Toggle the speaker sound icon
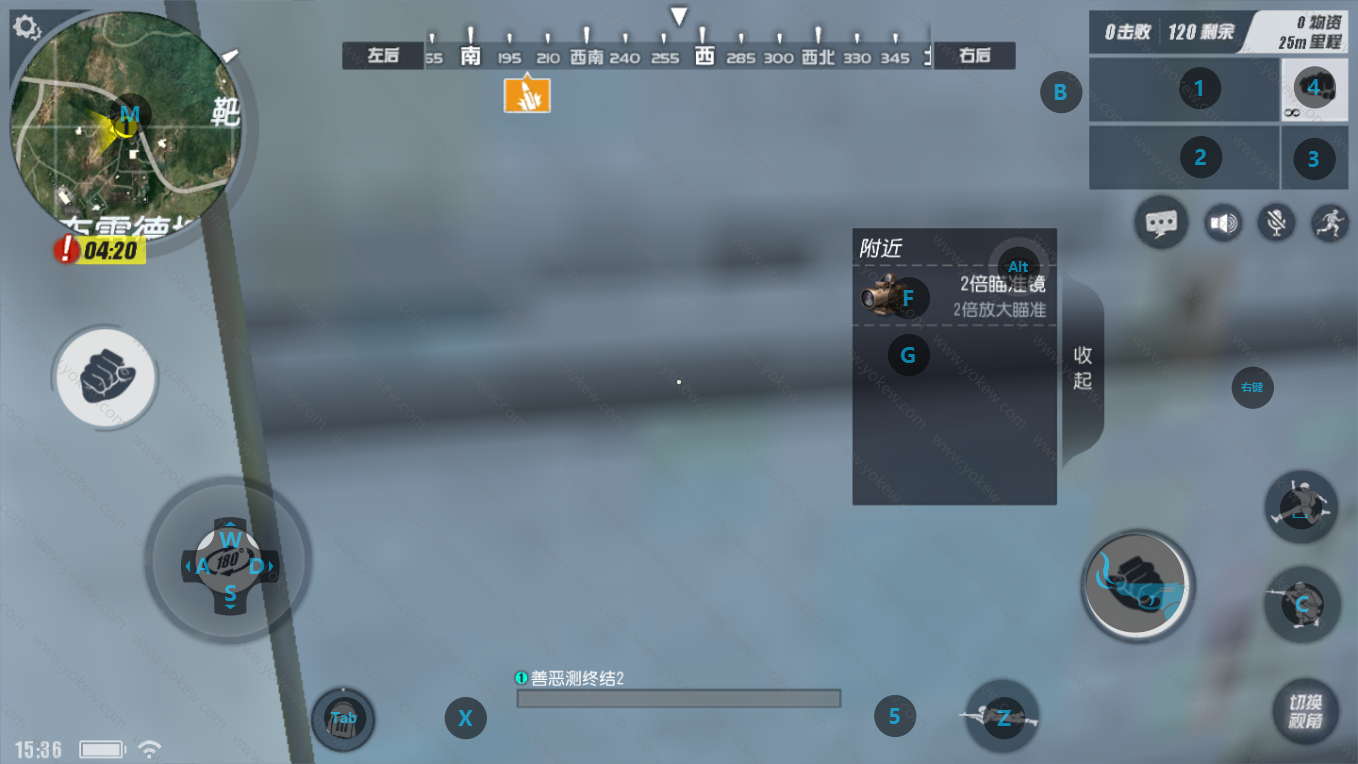 (1222, 222)
